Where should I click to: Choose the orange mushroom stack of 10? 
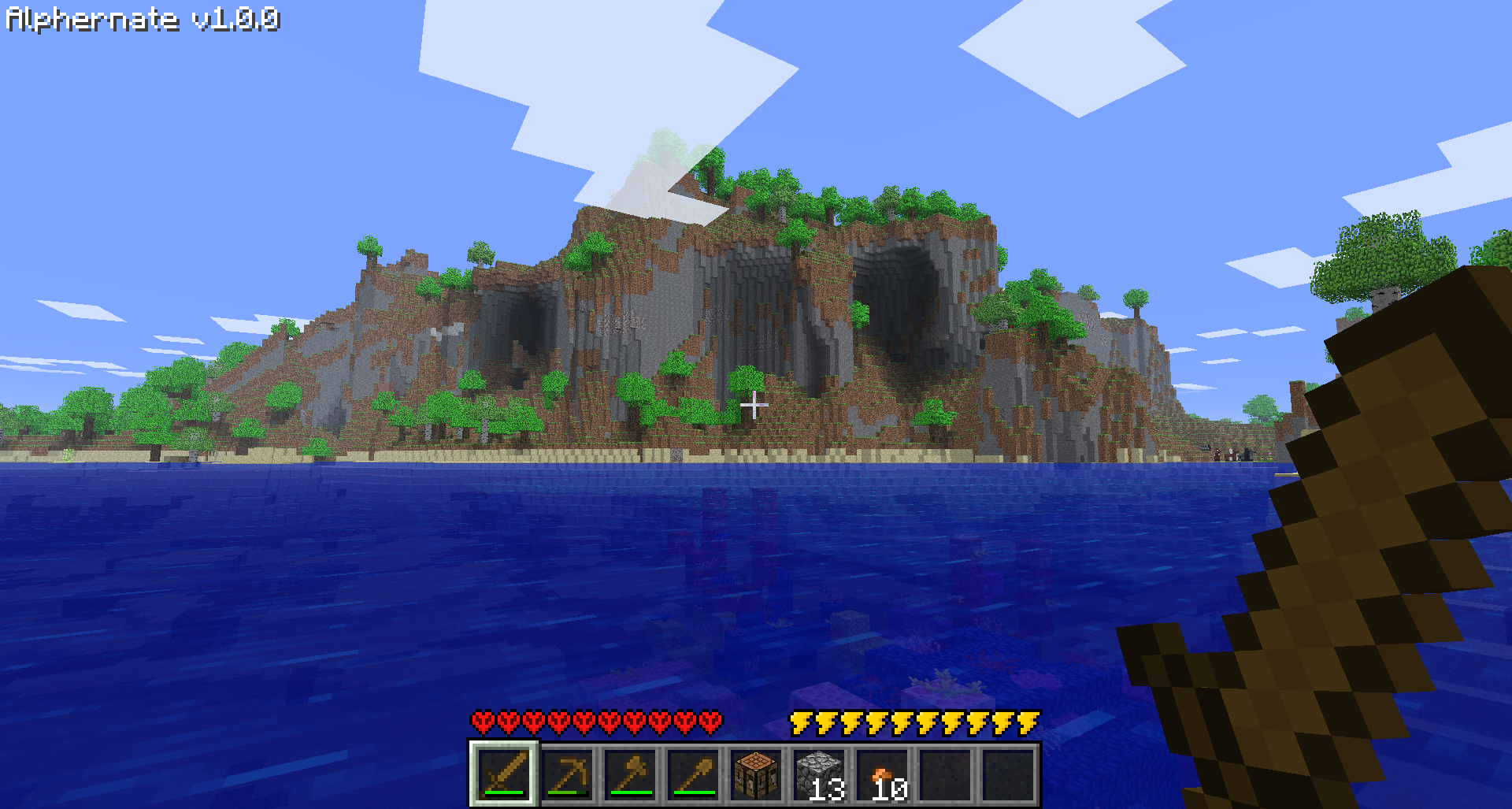[x=882, y=774]
